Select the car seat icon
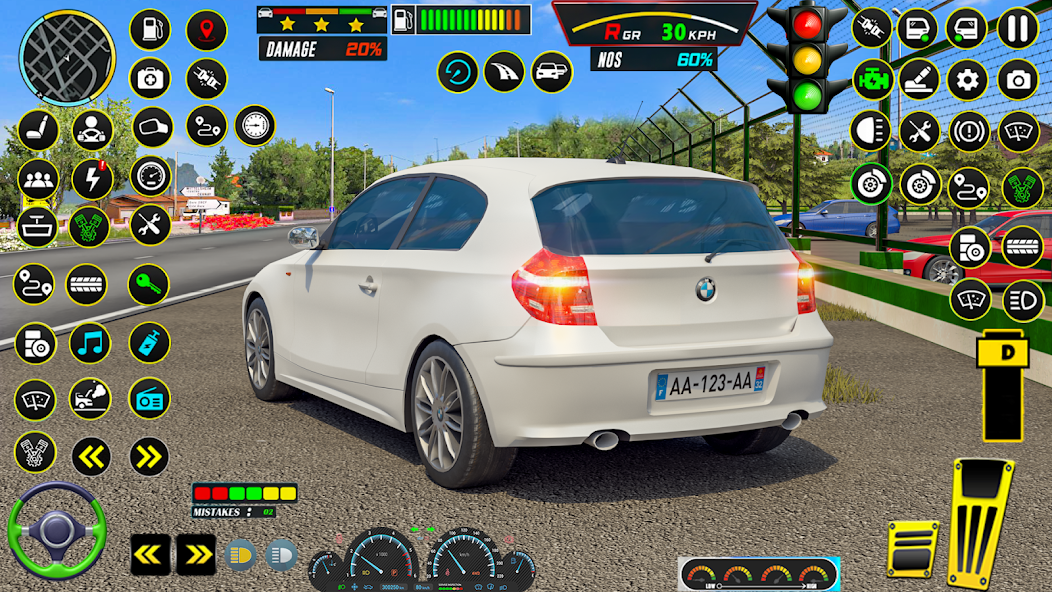This screenshot has width=1052, height=592. click(38, 130)
